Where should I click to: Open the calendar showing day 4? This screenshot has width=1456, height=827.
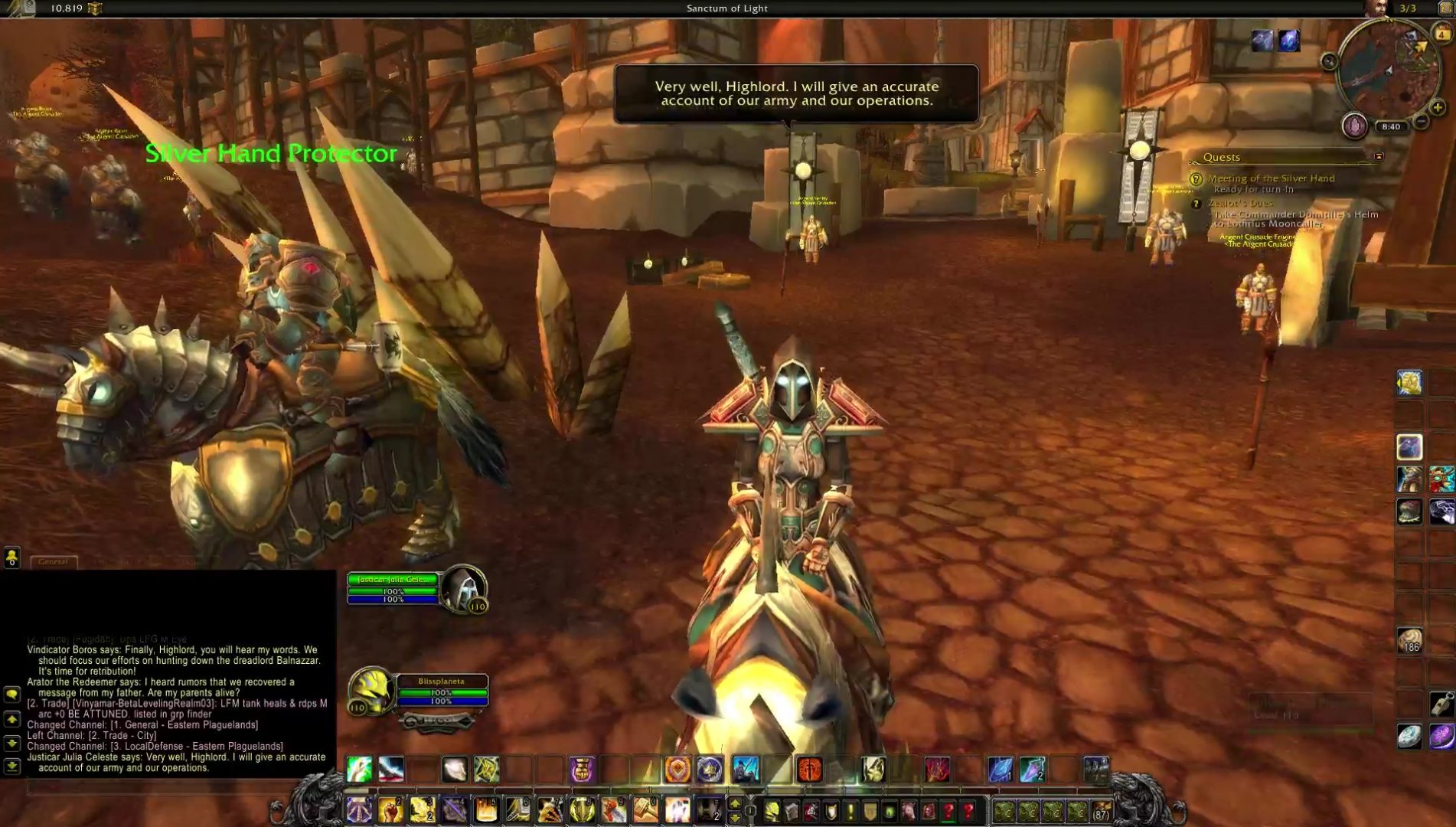click(x=1442, y=33)
